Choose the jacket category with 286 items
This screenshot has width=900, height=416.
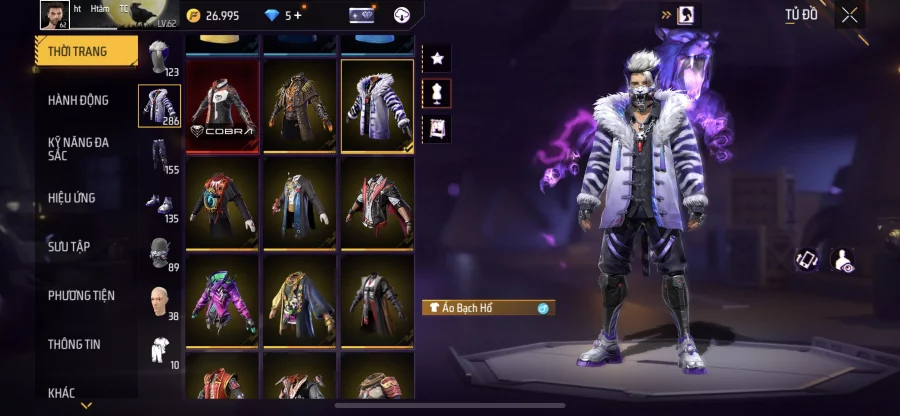tap(159, 106)
